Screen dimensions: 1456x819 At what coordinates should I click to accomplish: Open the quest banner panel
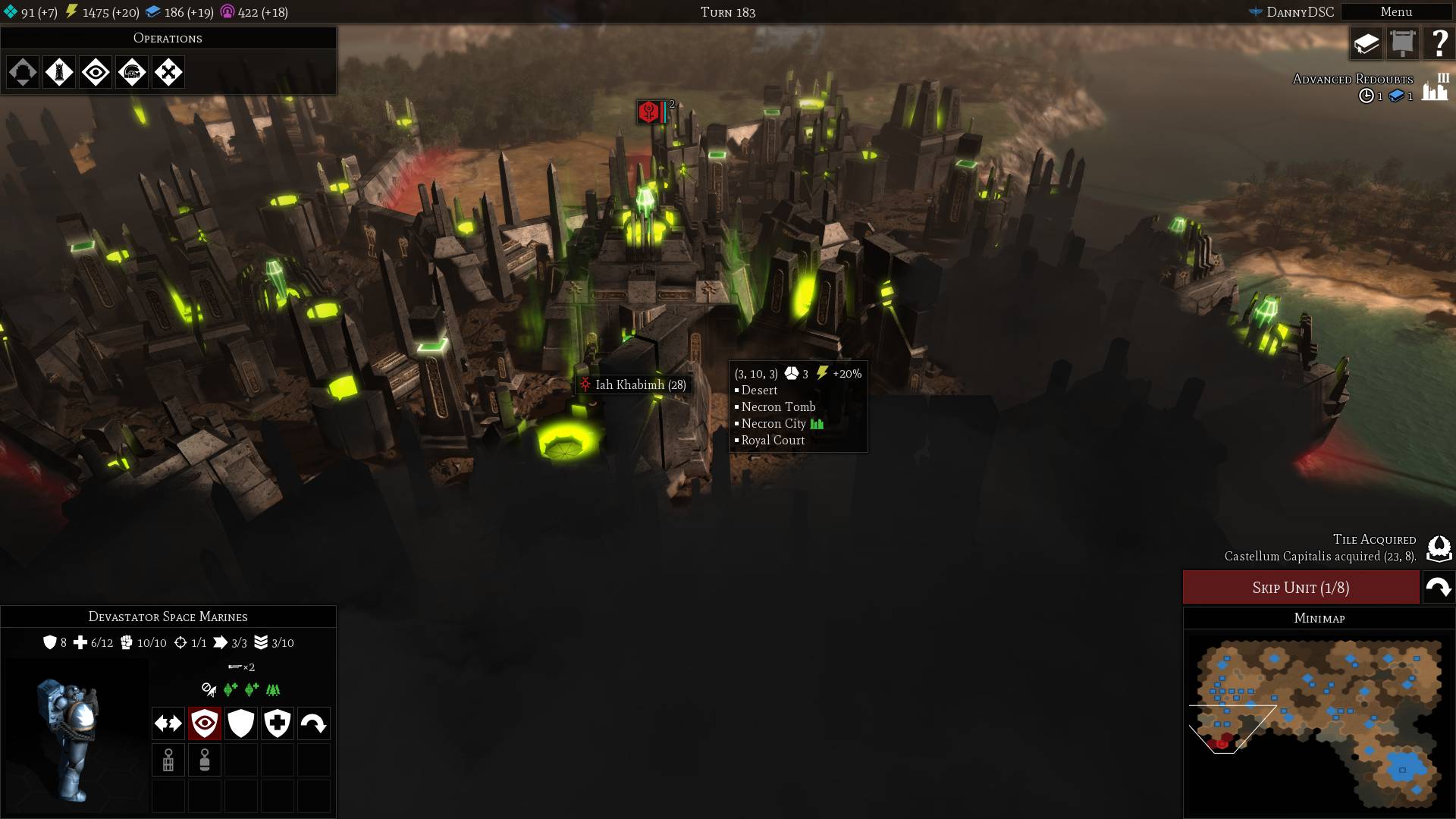click(x=1403, y=44)
